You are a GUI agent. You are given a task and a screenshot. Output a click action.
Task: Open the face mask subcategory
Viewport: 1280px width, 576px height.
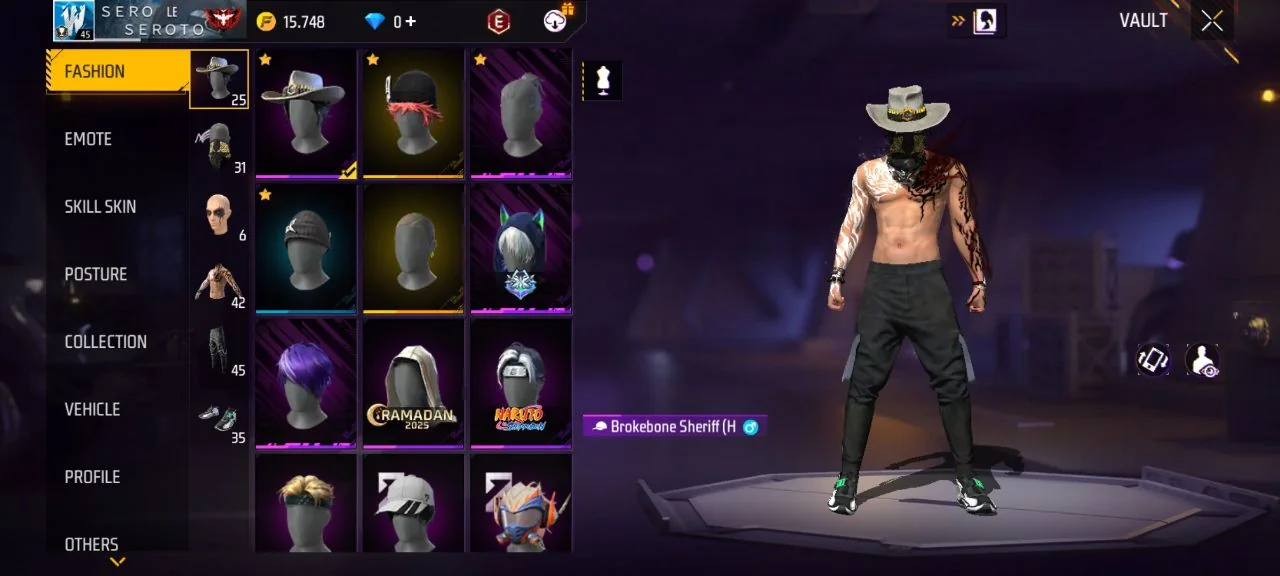(x=219, y=147)
